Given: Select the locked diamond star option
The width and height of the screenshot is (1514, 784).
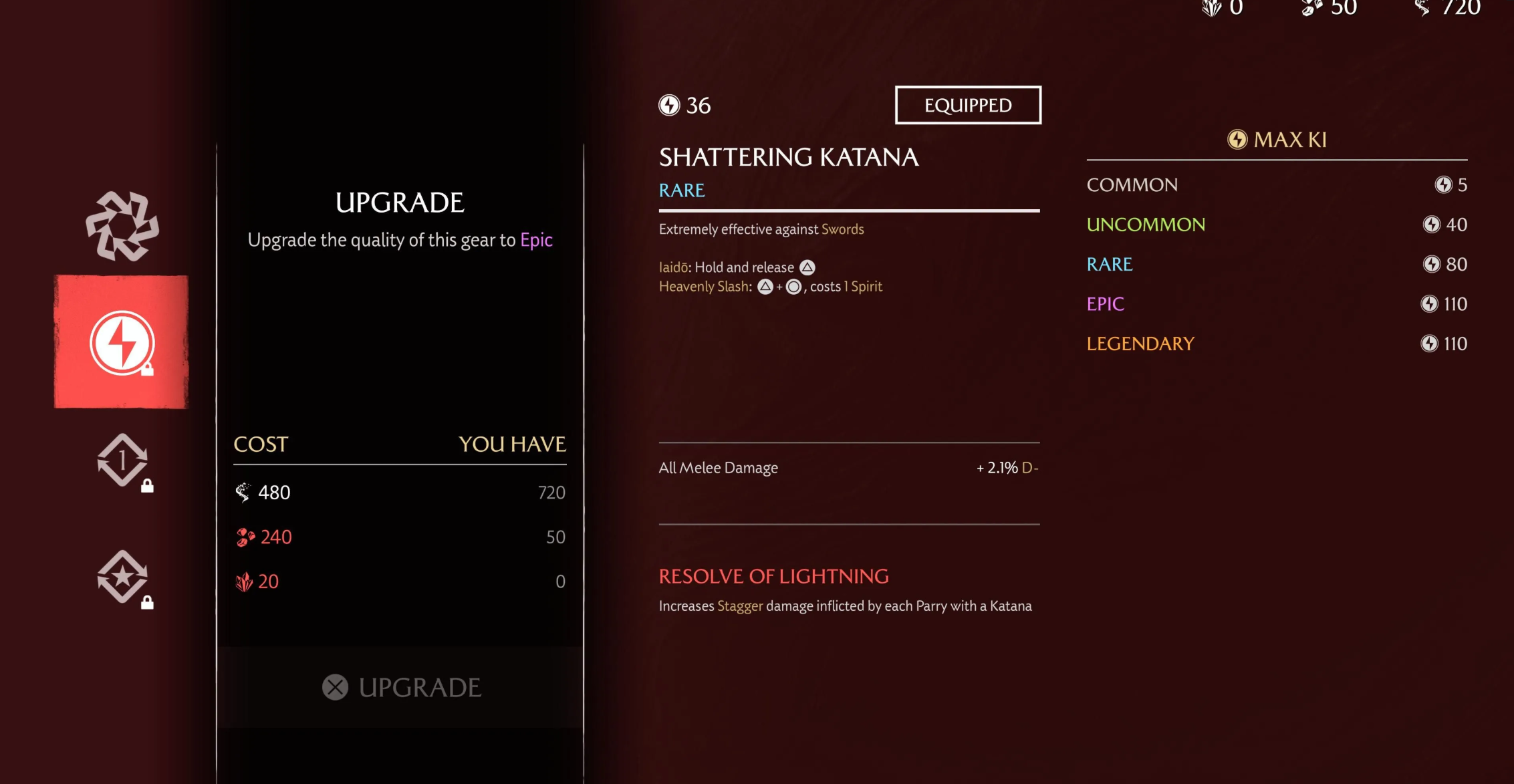Looking at the screenshot, I should [122, 577].
